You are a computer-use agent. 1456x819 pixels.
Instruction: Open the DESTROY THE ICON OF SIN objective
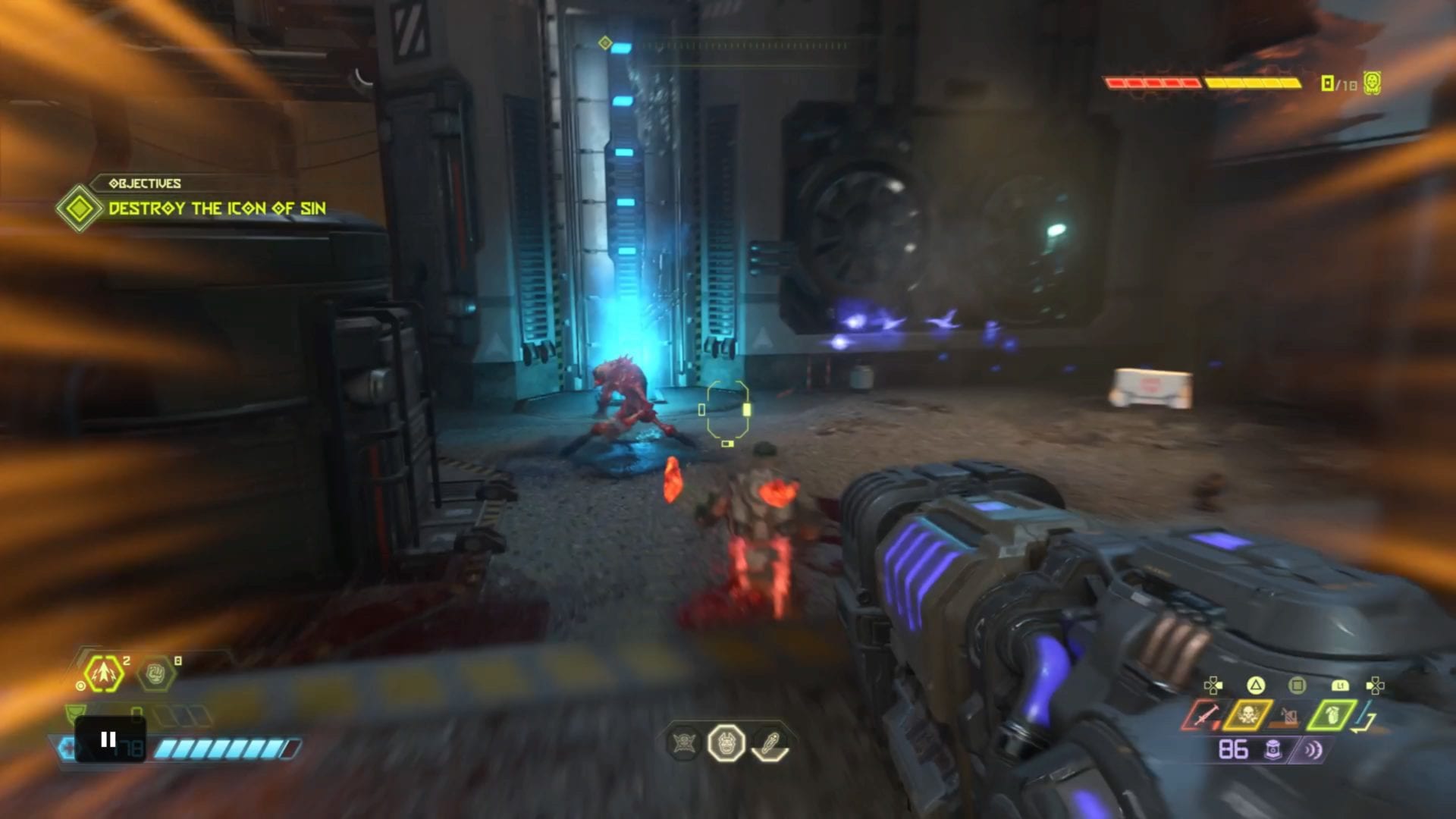[216, 206]
